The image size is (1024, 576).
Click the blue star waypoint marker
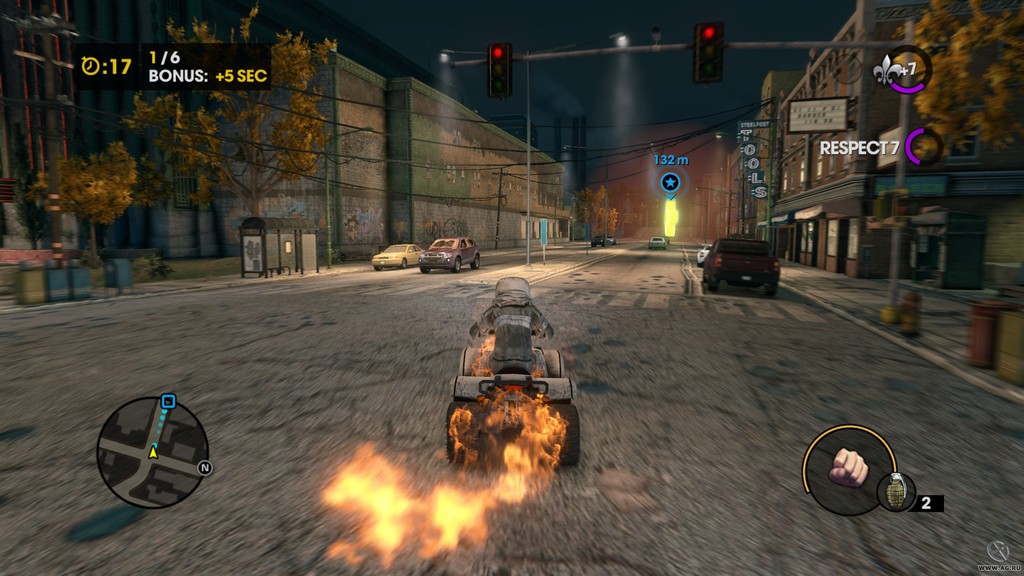tap(670, 183)
